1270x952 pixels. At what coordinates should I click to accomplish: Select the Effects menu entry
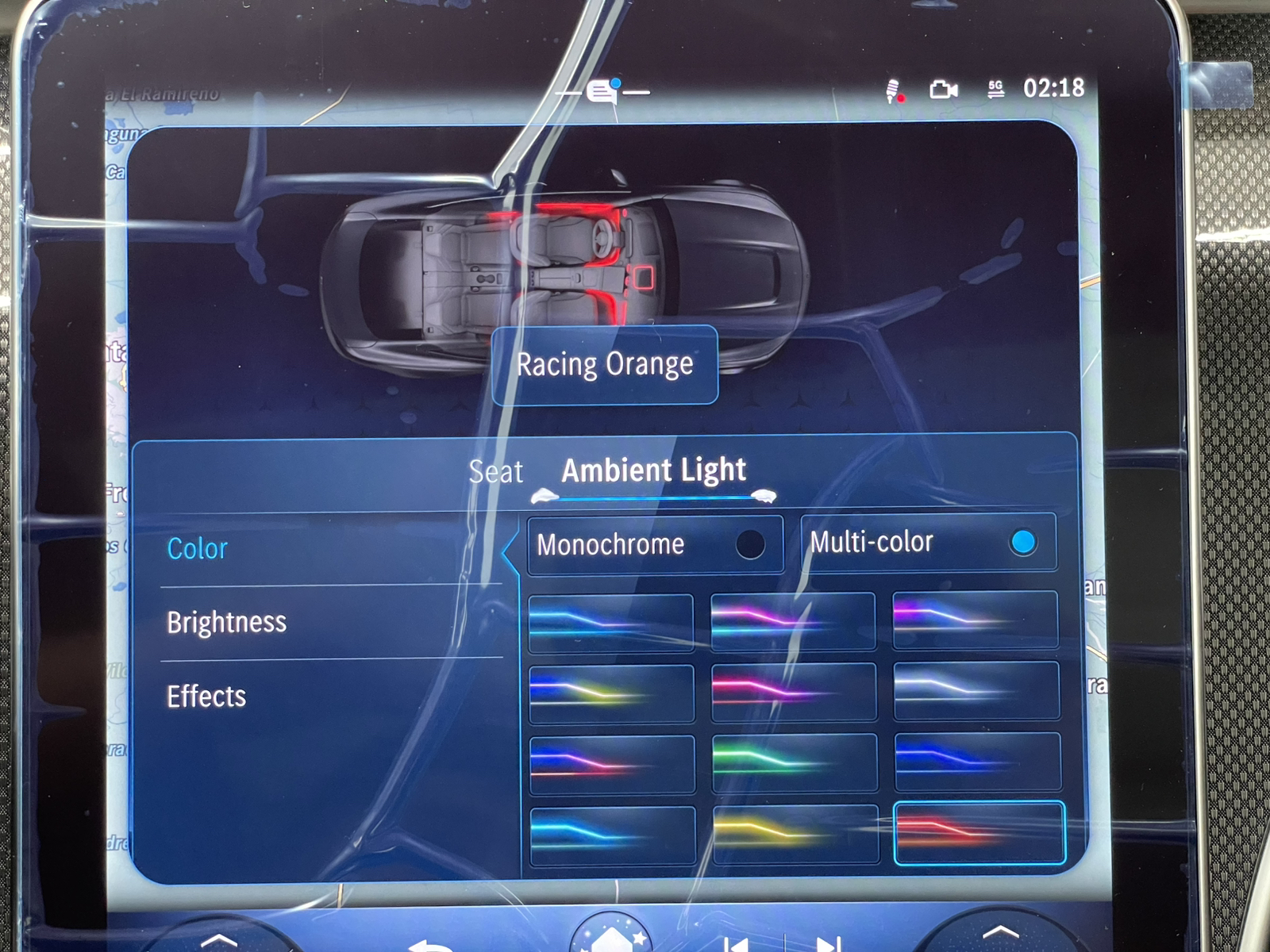tap(206, 697)
